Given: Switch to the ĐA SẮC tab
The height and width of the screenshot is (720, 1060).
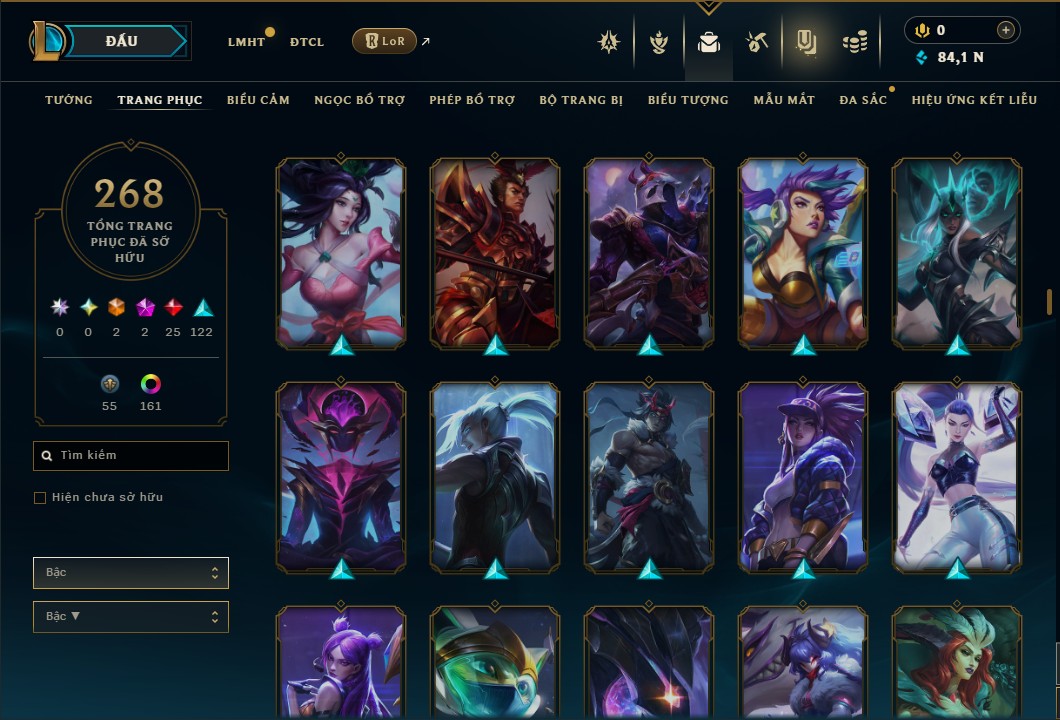Looking at the screenshot, I should [863, 100].
